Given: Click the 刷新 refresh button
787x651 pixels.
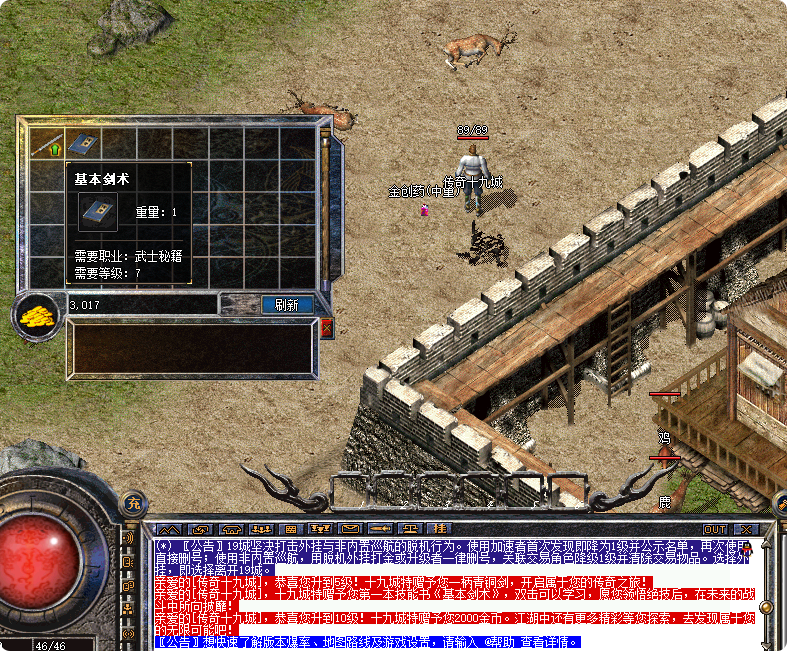Looking at the screenshot, I should click(287, 305).
